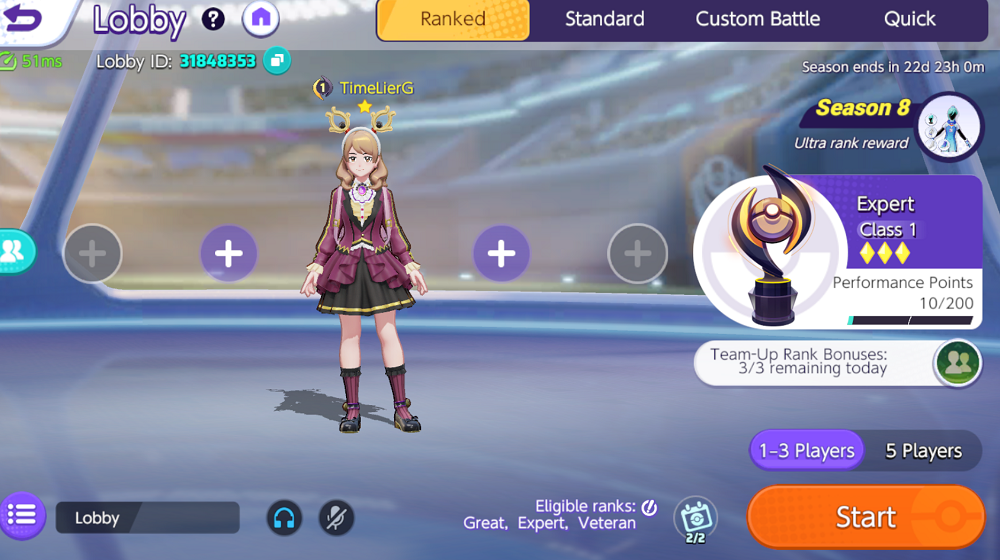The width and height of the screenshot is (1000, 560).
Task: Choose the 5 Players mode
Action: coord(923,451)
